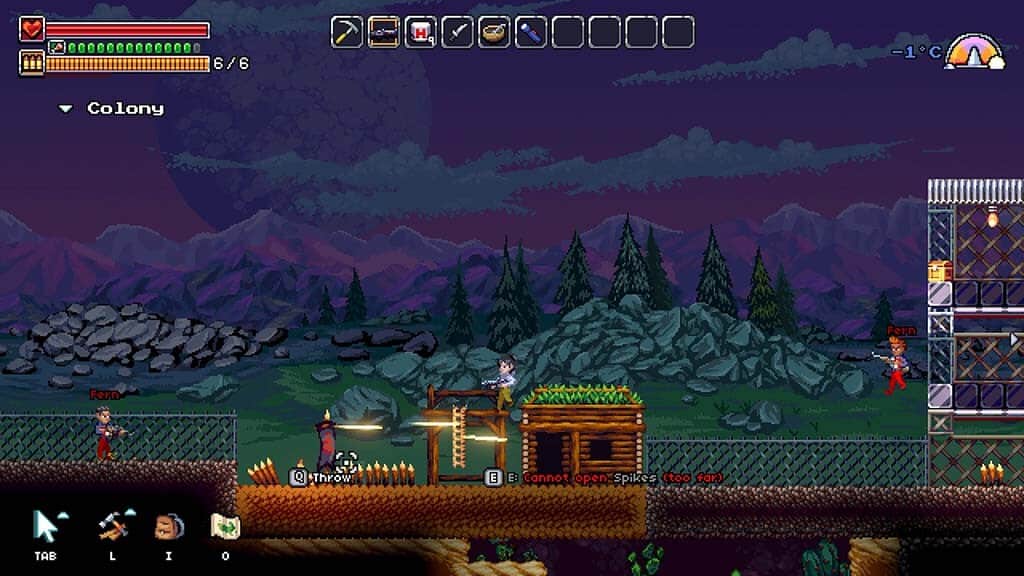Select the food bowl hotbar slot

[x=494, y=32]
